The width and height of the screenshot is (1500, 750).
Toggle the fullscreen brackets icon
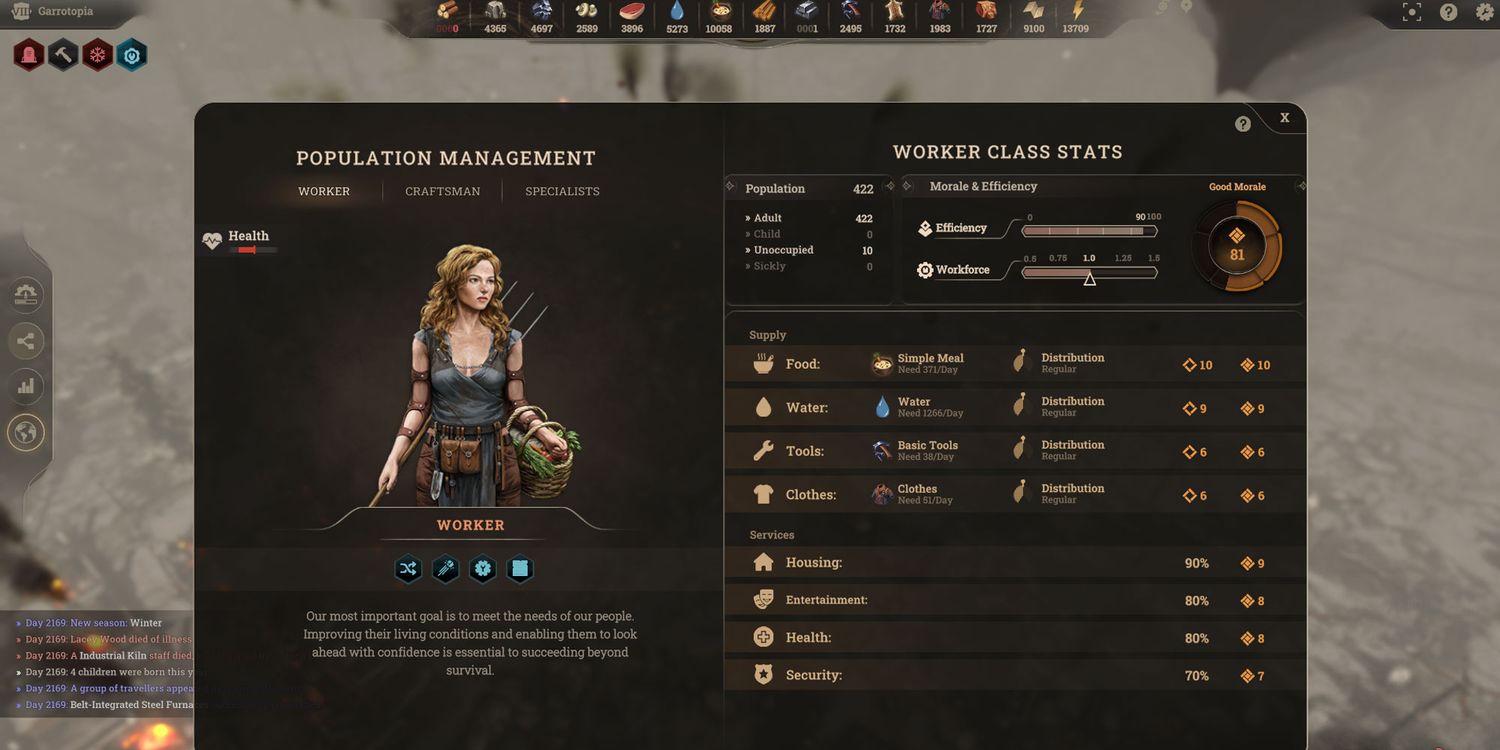pos(1411,12)
